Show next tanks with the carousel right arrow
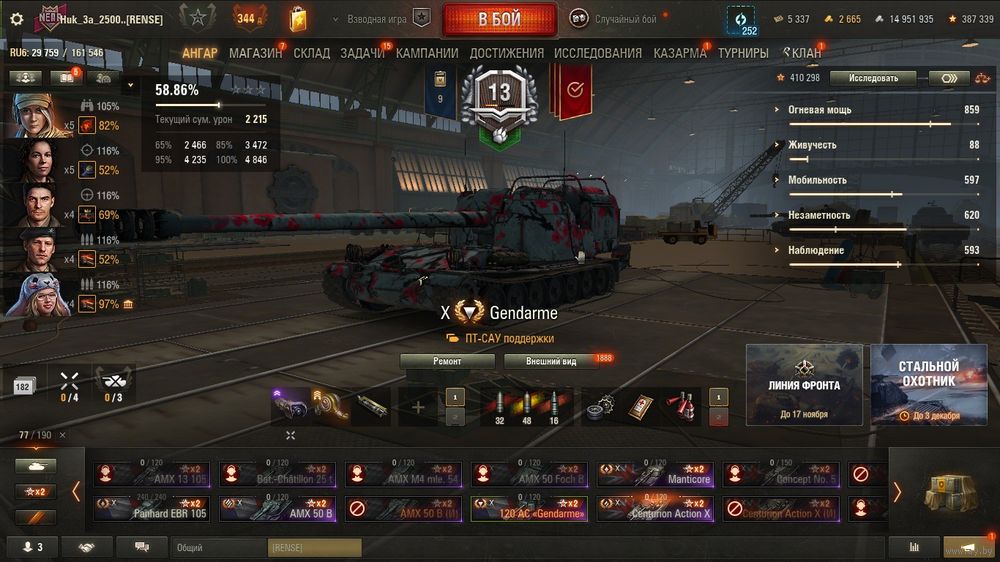This screenshot has height=562, width=1000. click(896, 491)
